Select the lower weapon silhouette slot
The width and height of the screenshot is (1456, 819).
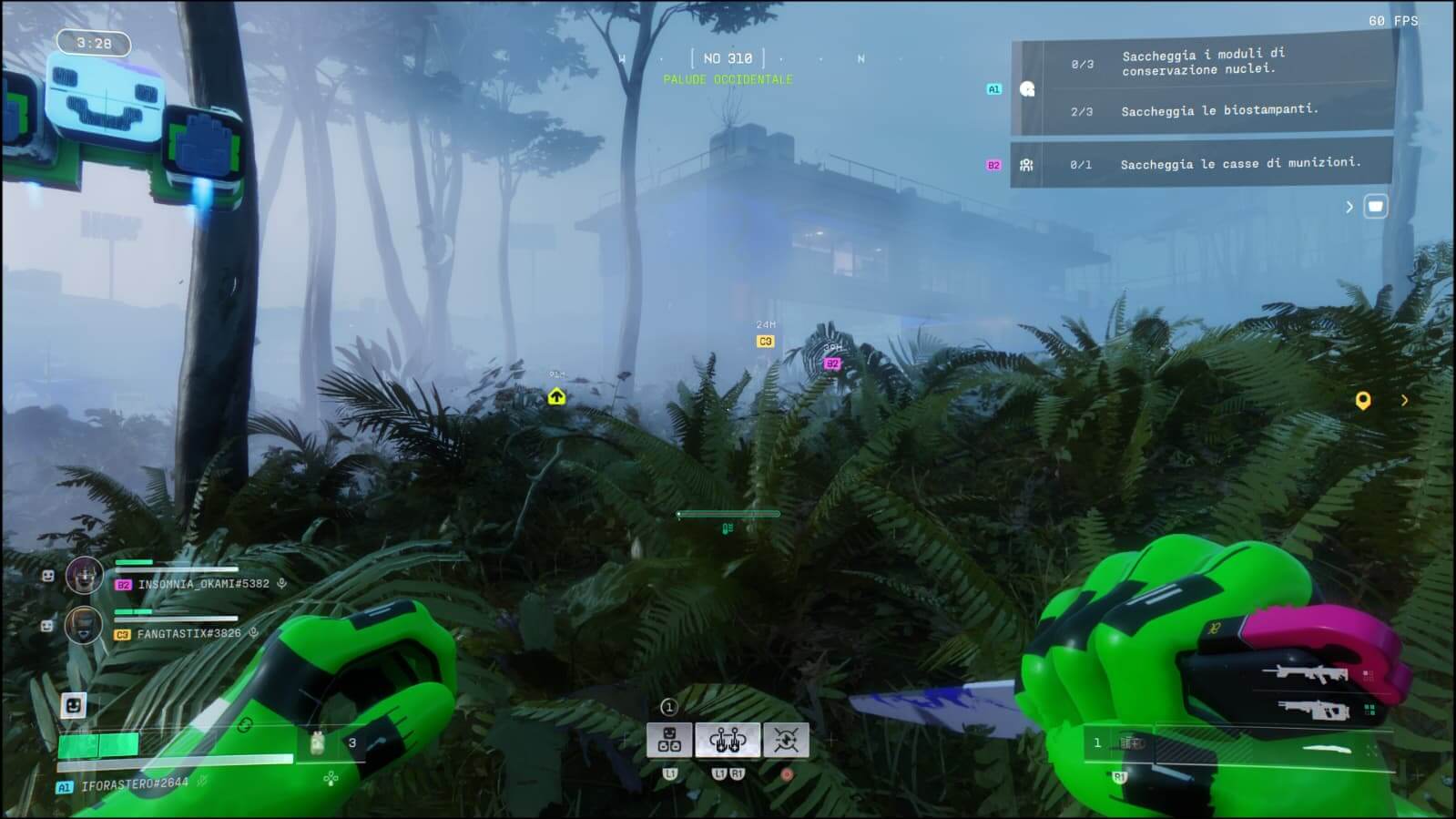(1313, 709)
